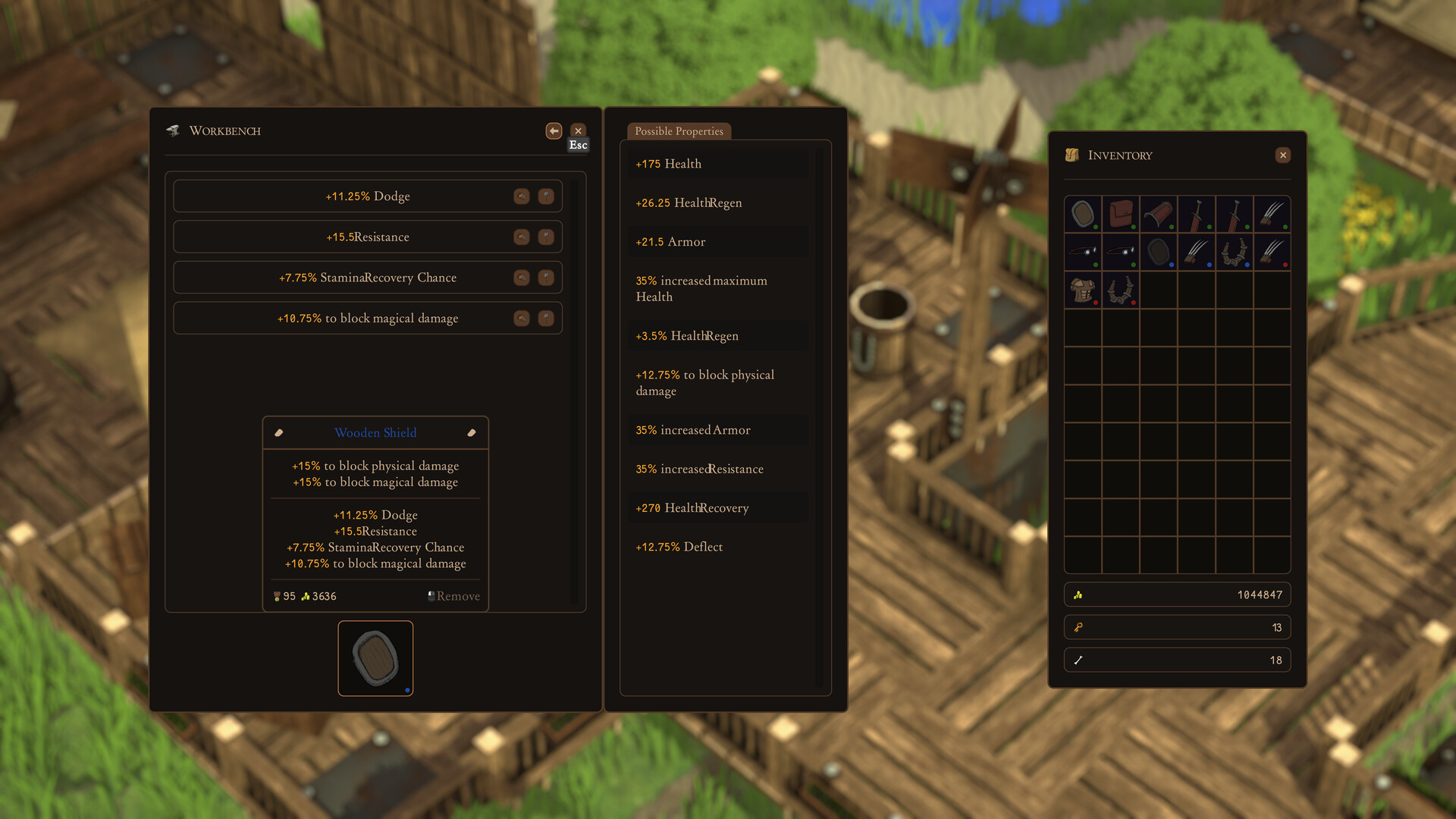
Task: Select the Possible Properties tab
Action: pyautogui.click(x=679, y=130)
